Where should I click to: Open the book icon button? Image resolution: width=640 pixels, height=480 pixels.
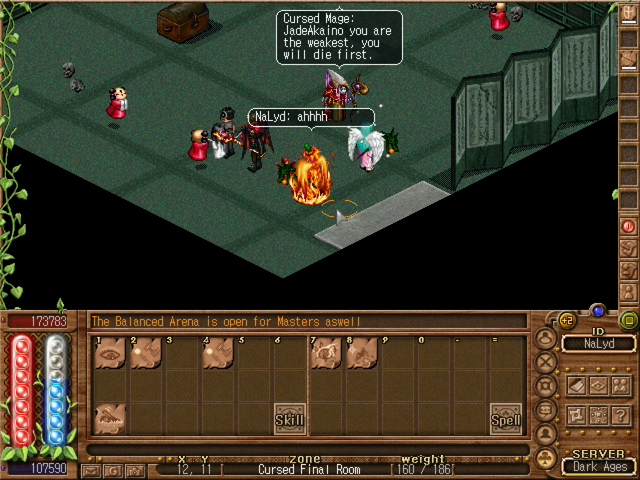pyautogui.click(x=578, y=385)
